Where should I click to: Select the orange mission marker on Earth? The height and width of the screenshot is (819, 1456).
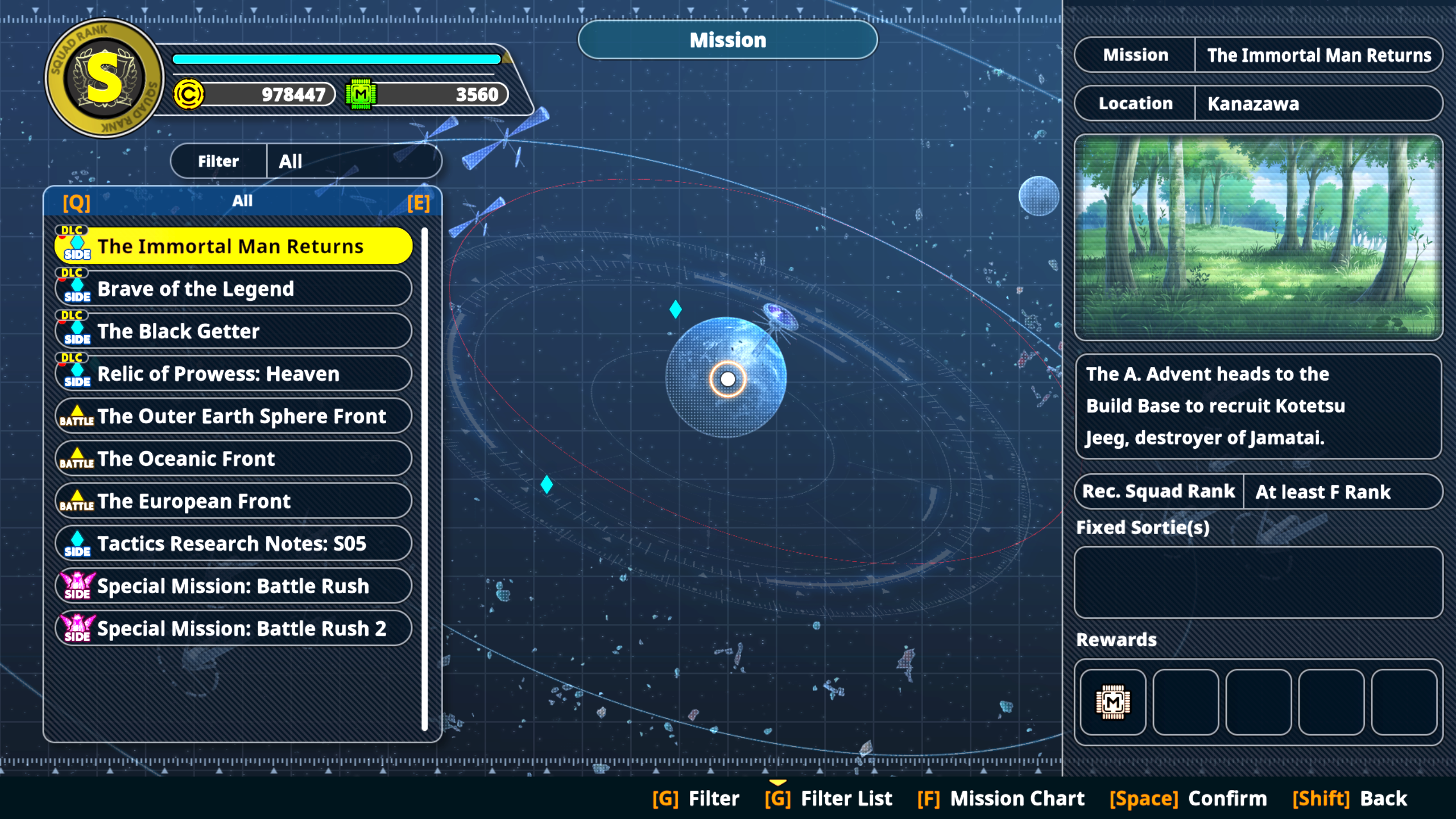(x=727, y=379)
